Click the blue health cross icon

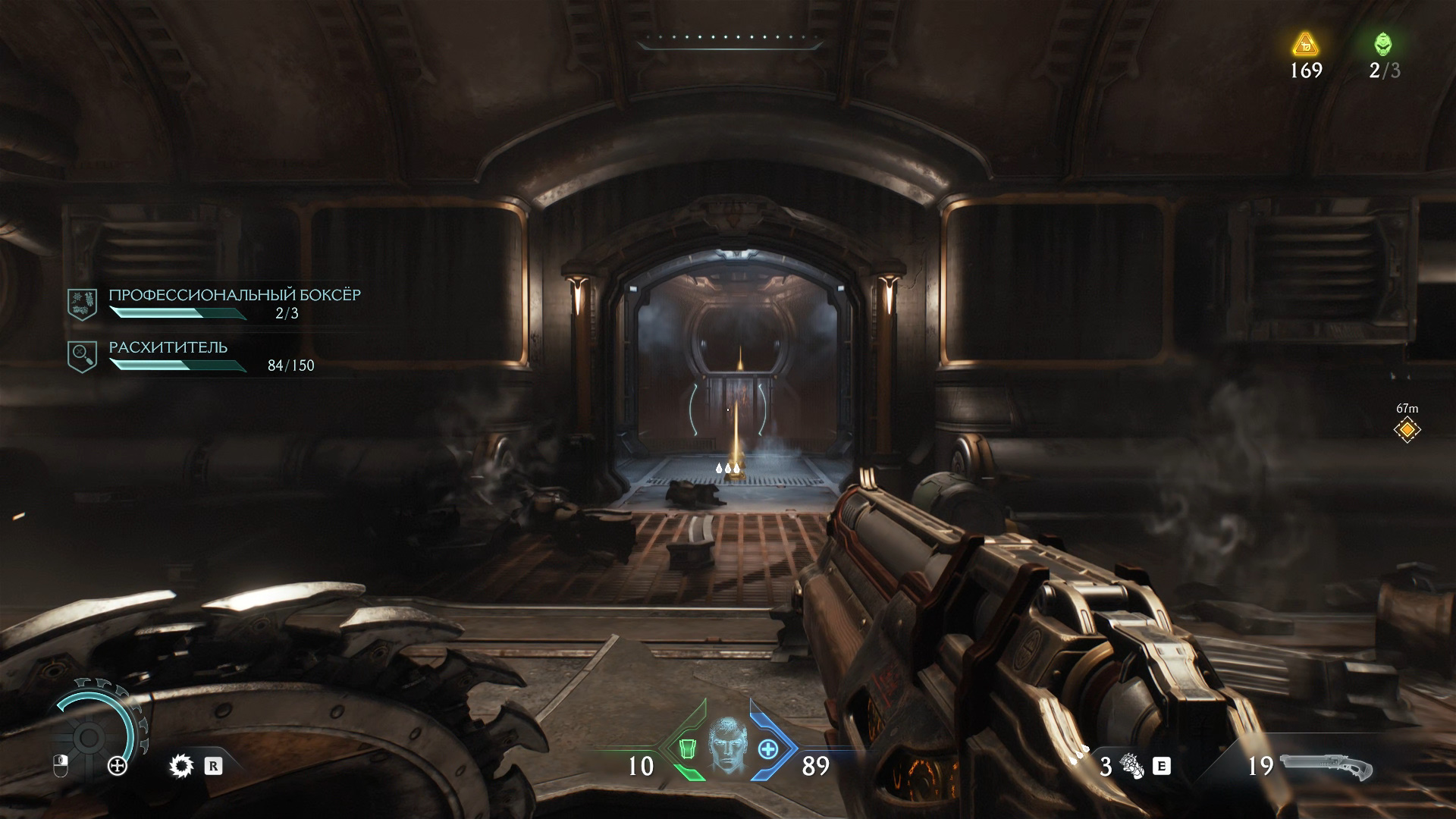coord(768,750)
